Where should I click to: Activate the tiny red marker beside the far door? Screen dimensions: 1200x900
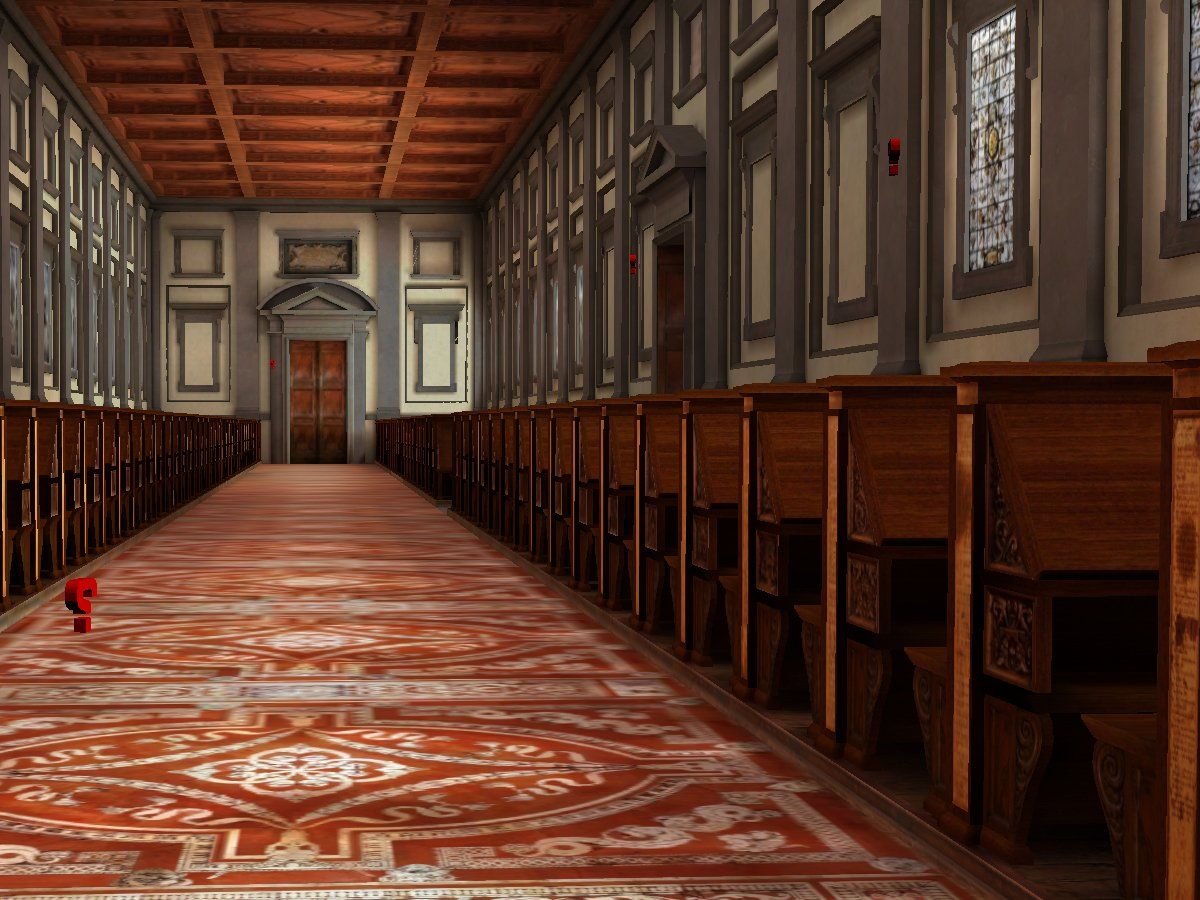272,364
